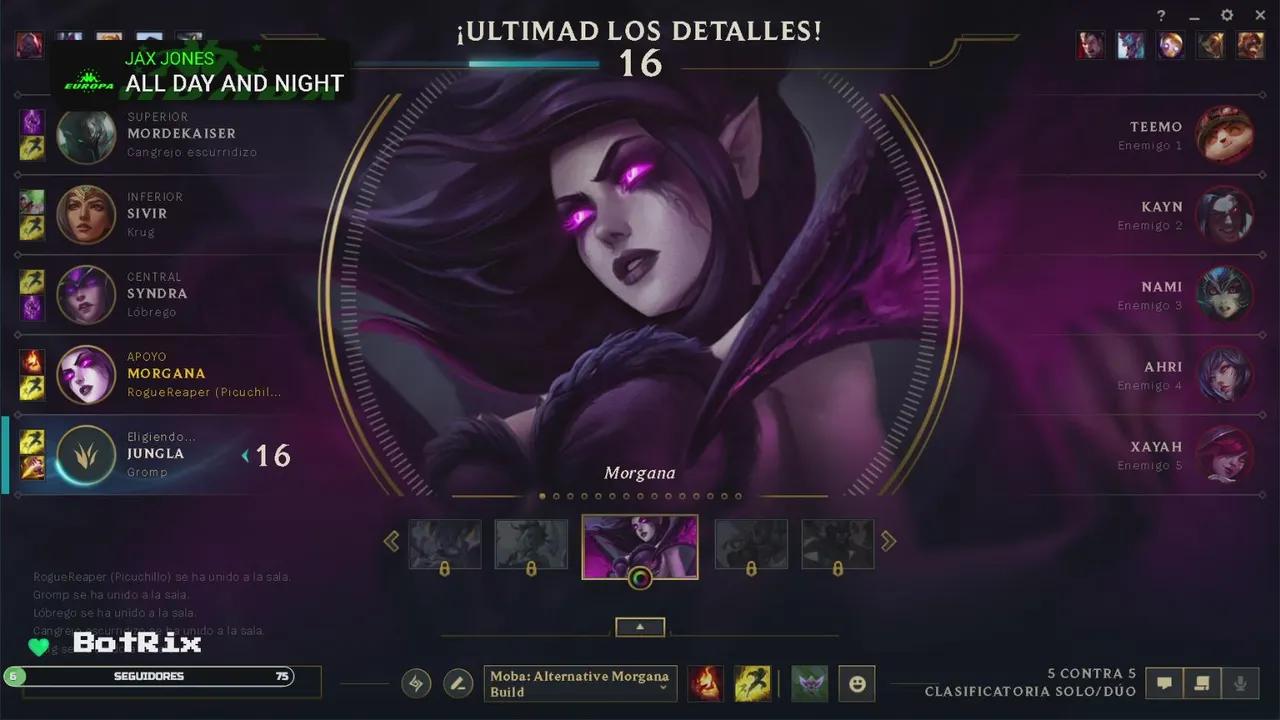Image resolution: width=1280 pixels, height=720 pixels.
Task: Click the left arrow on the skin carousel
Action: click(392, 540)
